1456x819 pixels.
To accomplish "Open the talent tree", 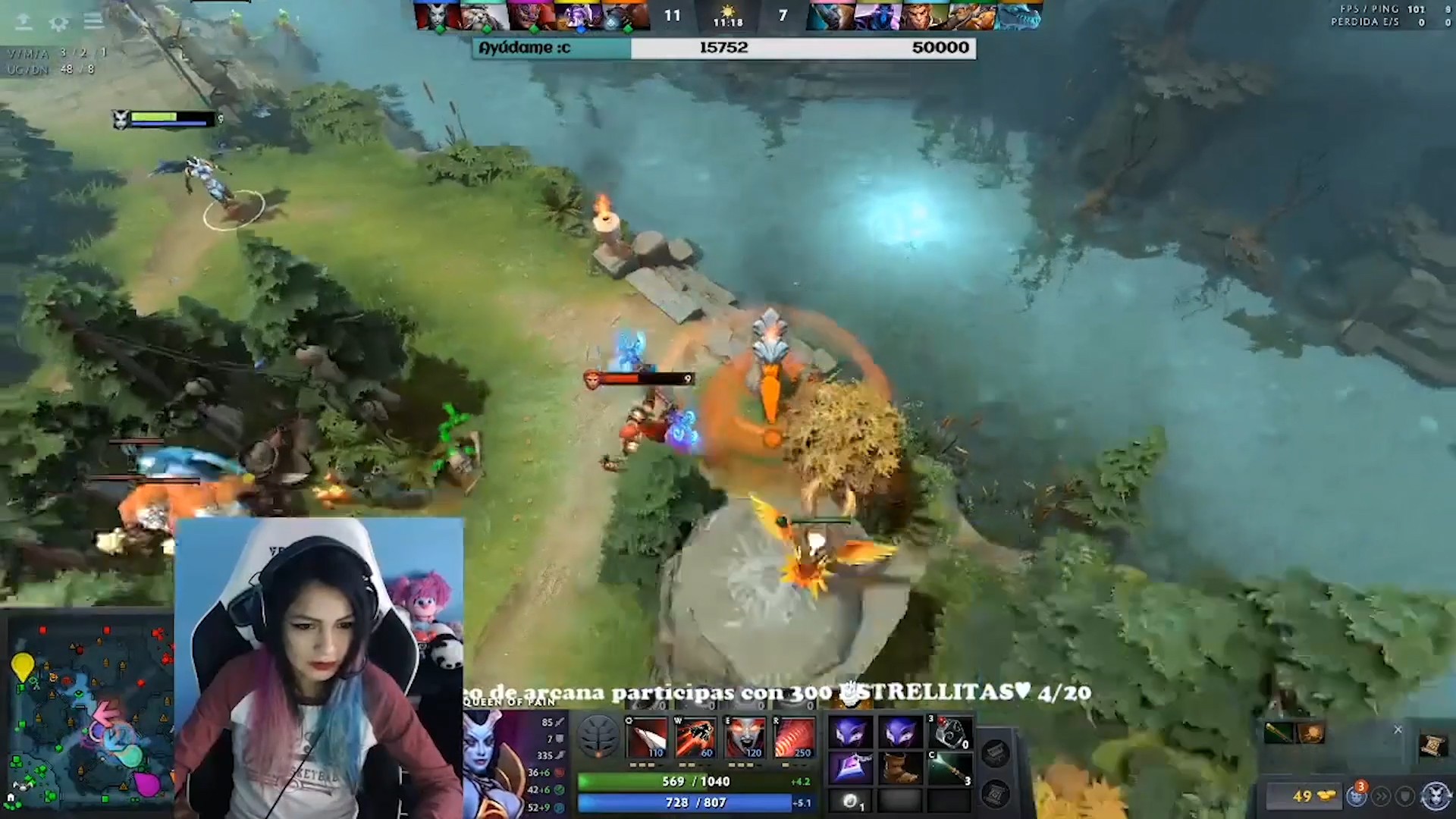I will (598, 736).
